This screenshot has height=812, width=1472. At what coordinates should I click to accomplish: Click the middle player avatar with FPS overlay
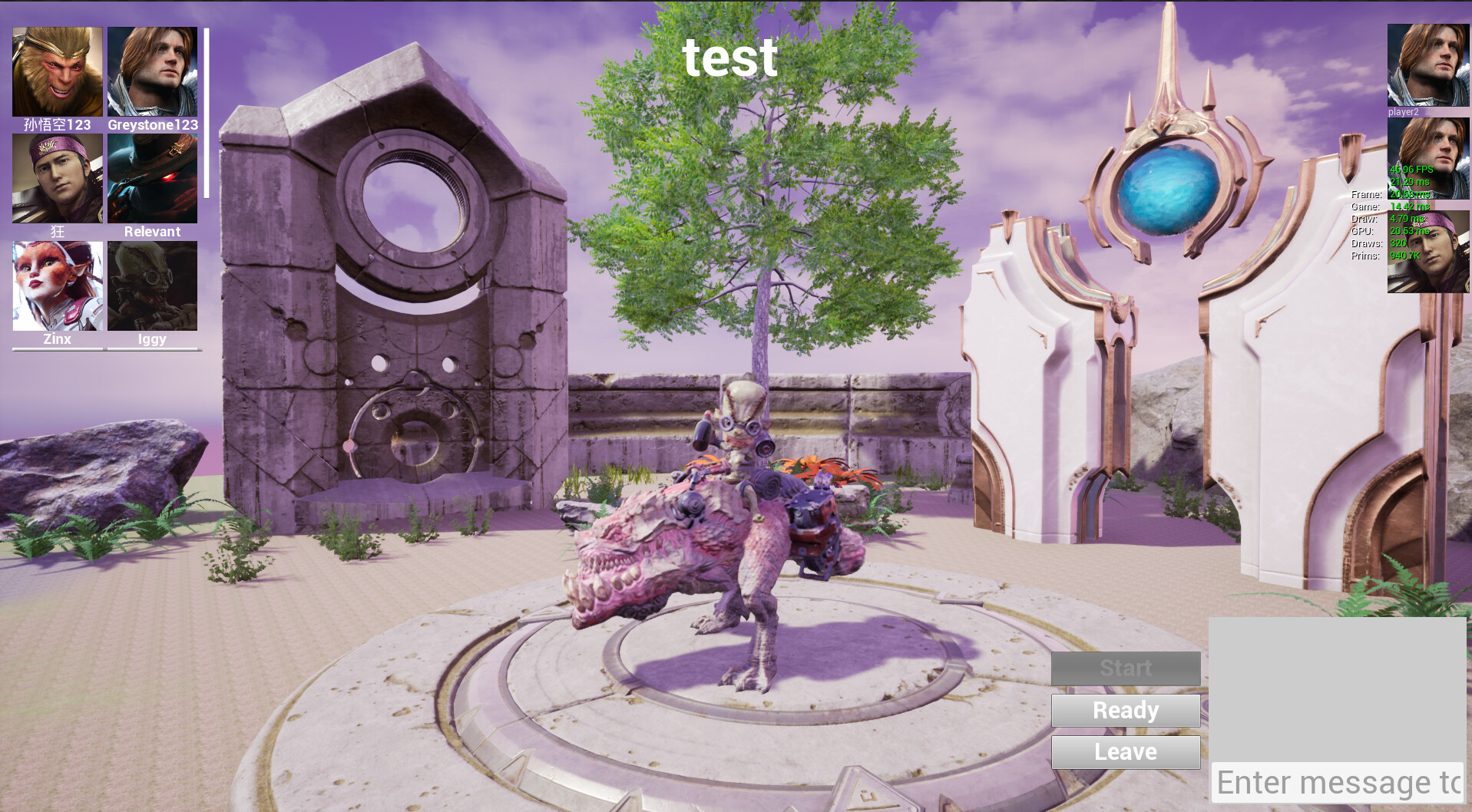(1427, 163)
